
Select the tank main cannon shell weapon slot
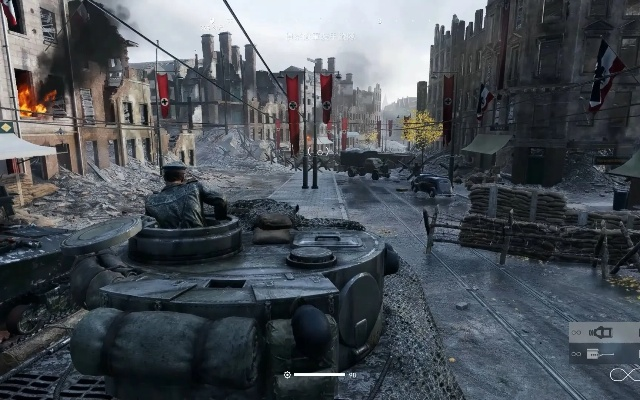pyautogui.click(x=601, y=333)
